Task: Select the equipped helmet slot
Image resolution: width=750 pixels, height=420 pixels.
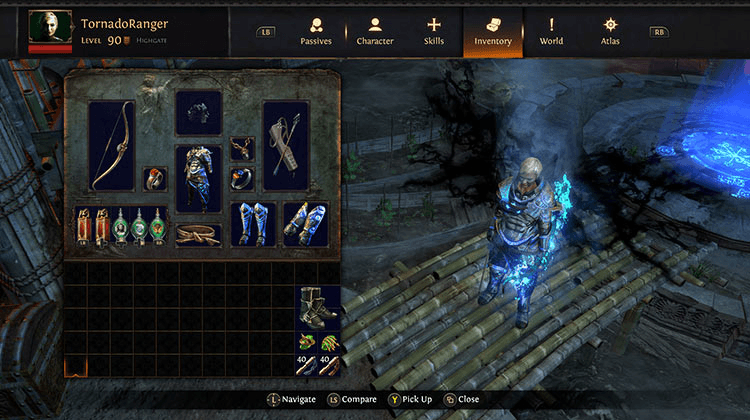Action: (x=198, y=113)
